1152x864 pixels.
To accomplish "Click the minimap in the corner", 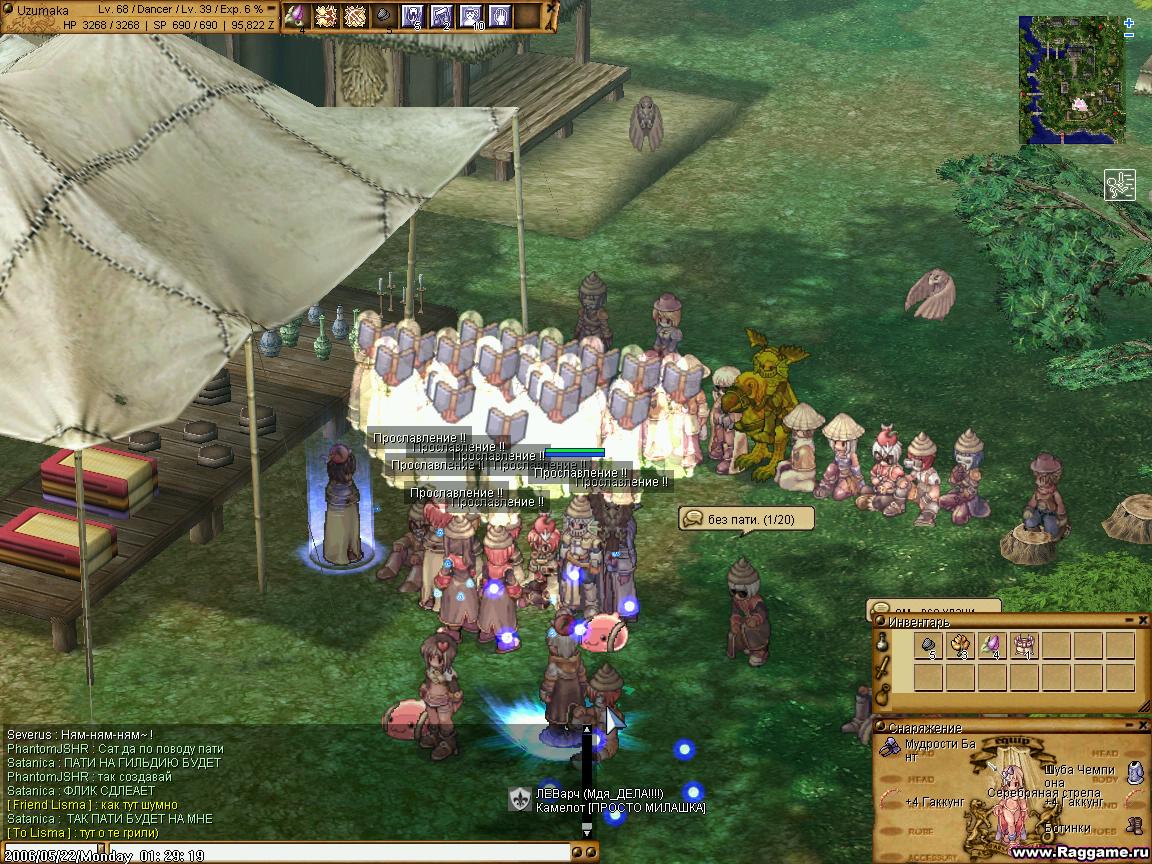I will click(1071, 80).
